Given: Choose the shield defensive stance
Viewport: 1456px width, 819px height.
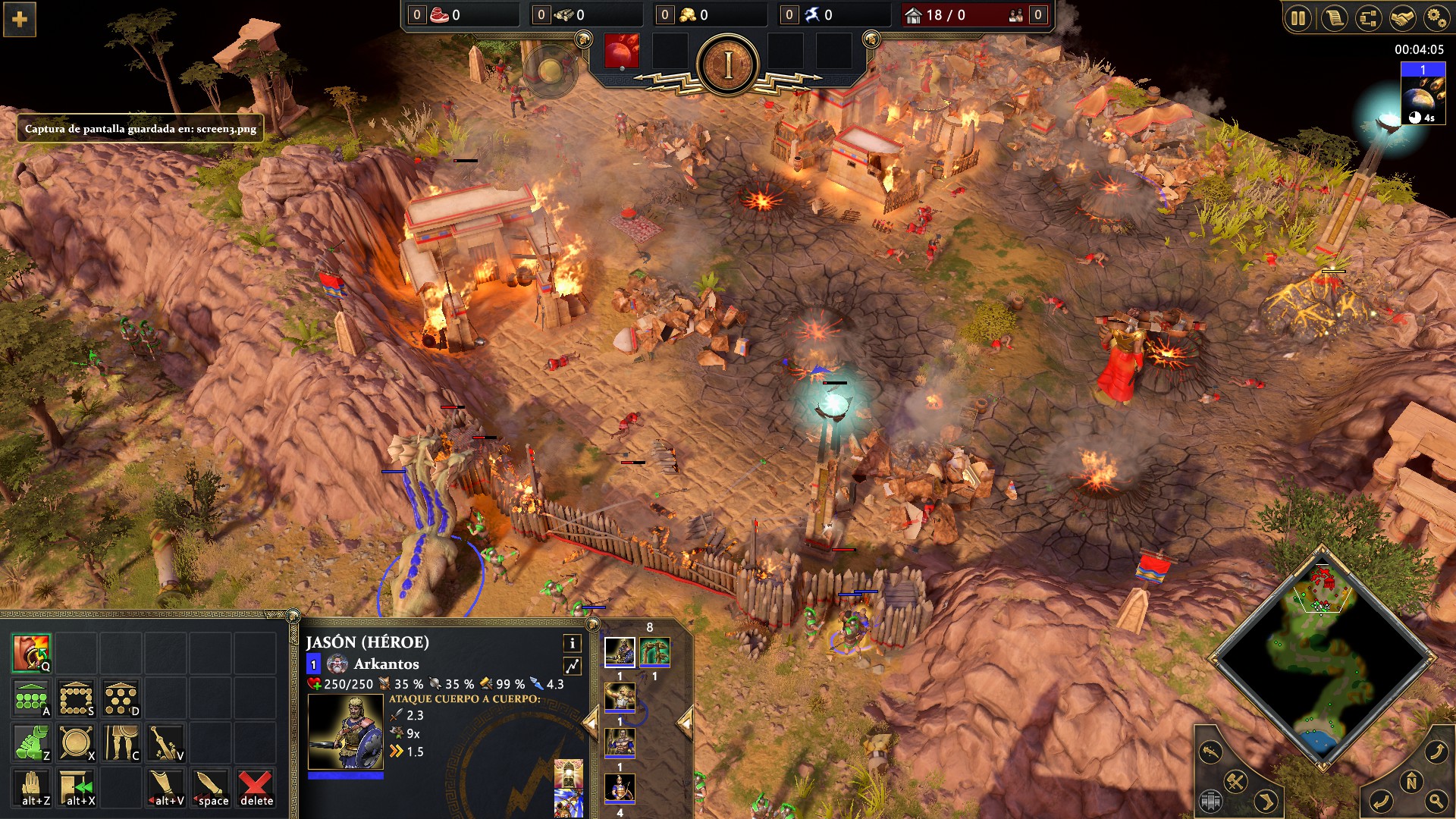Looking at the screenshot, I should tap(77, 743).
